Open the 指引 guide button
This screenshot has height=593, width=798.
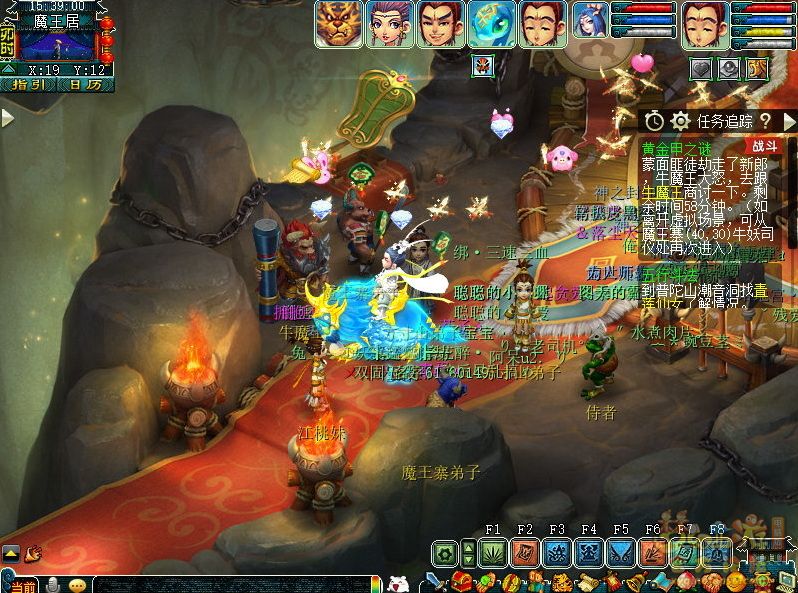(x=28, y=85)
